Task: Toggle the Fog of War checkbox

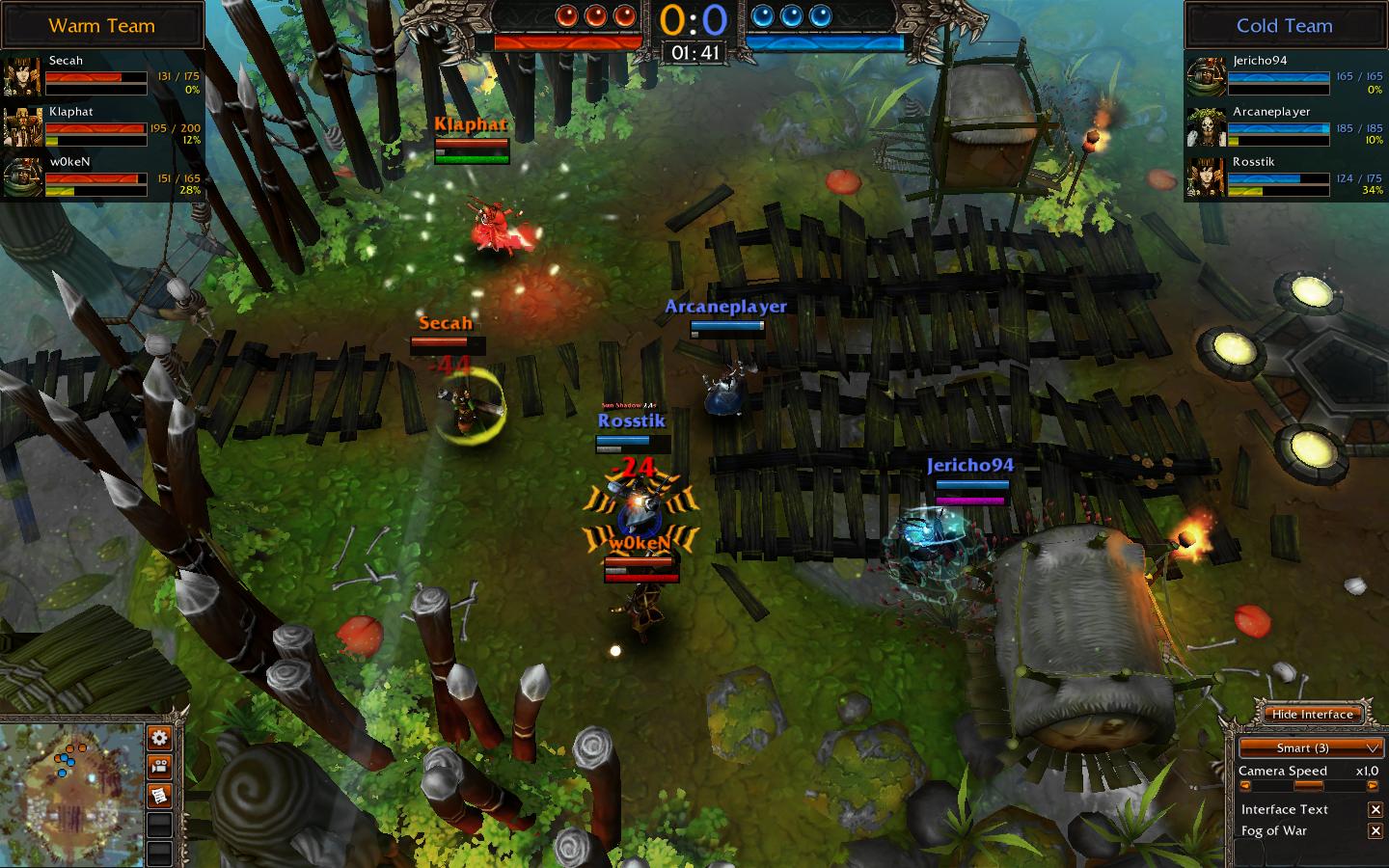Action: click(1375, 831)
